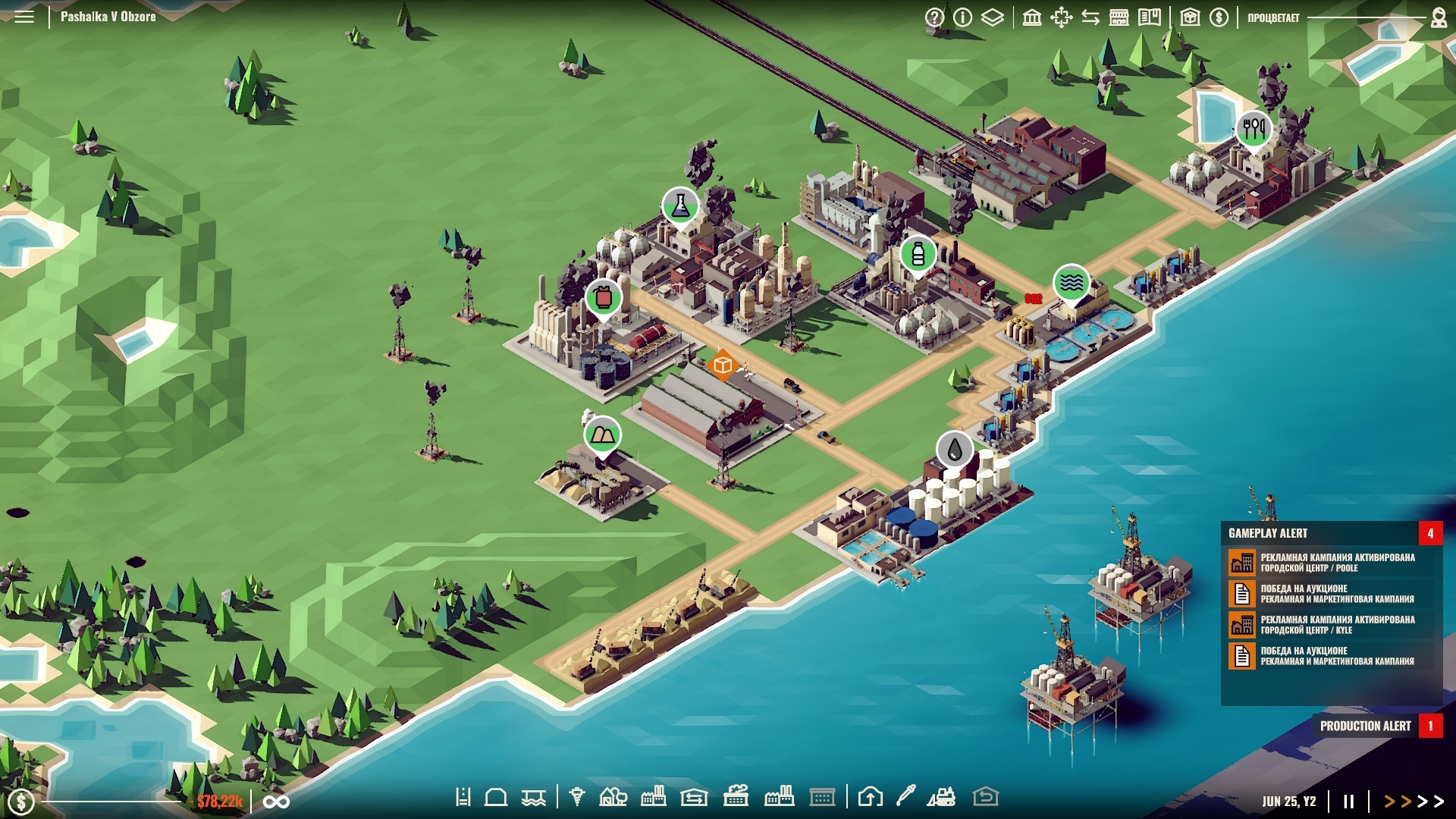Open the hamburger main menu
The height and width of the screenshot is (819, 1456).
click(24, 17)
